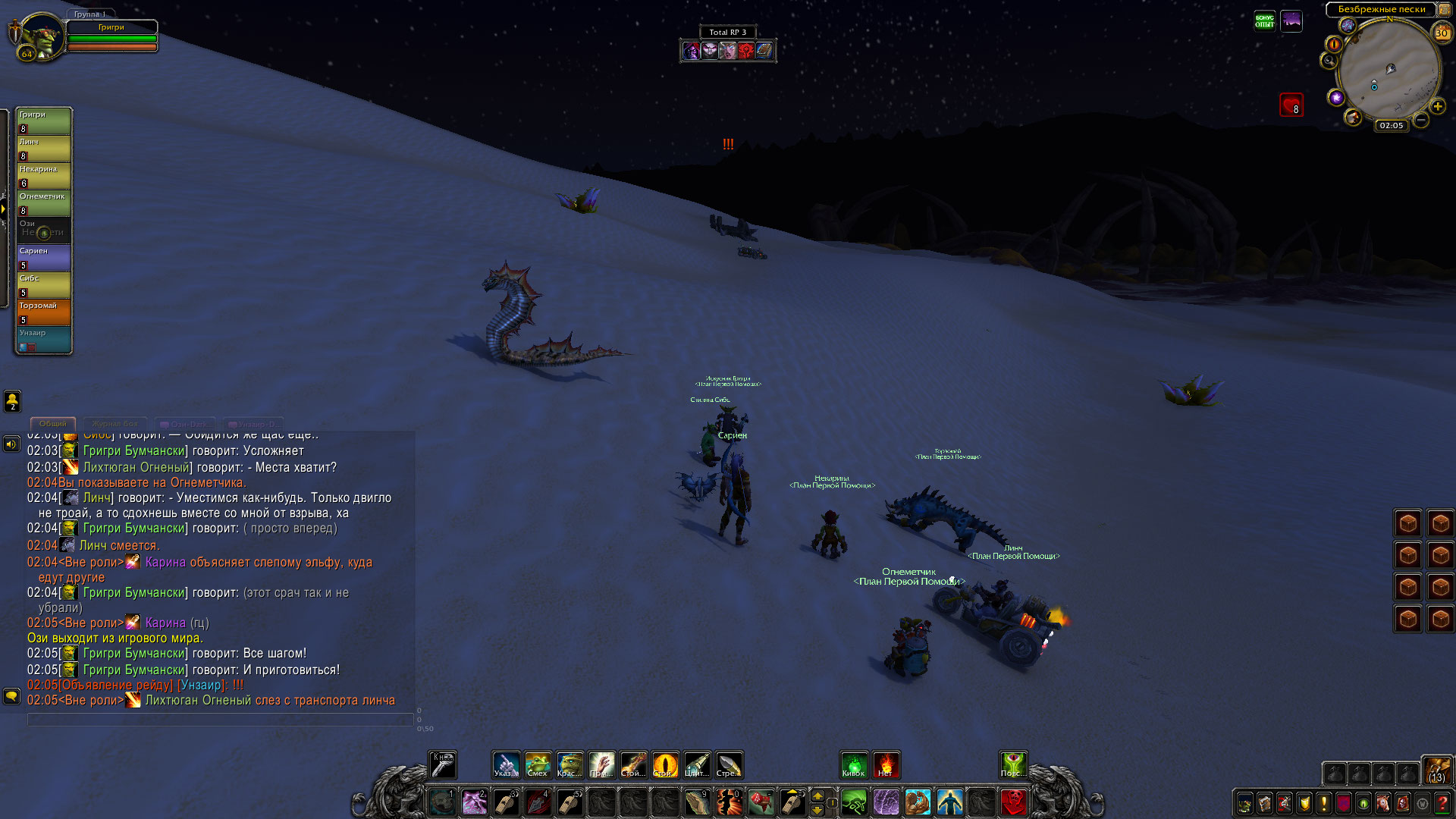This screenshot has height=819, width=1456.
Task: Switch to the Общий chat tab
Action: [52, 424]
